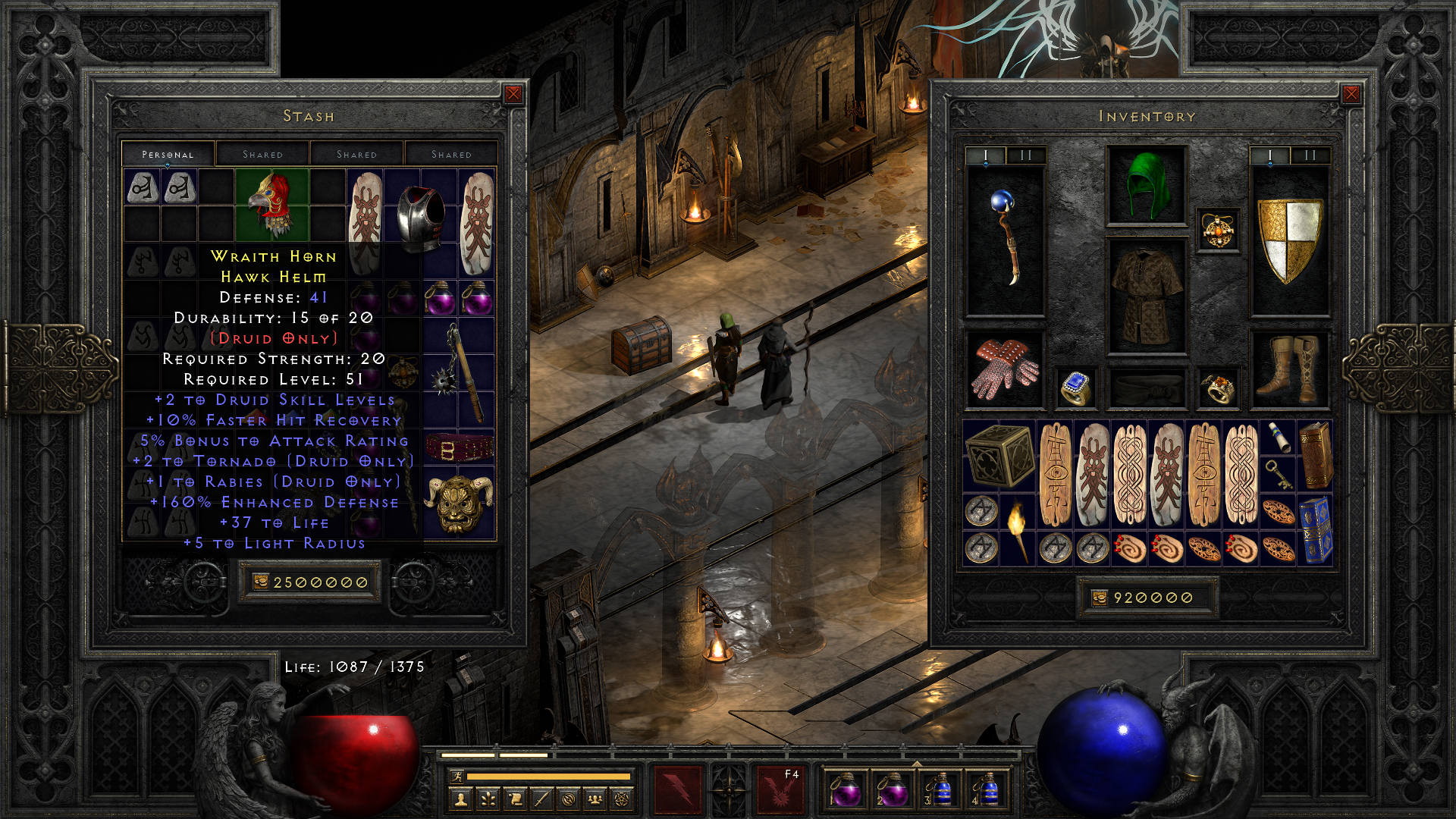The height and width of the screenshot is (819, 1456).
Task: Click the inventory gold drop button
Action: point(1100,598)
